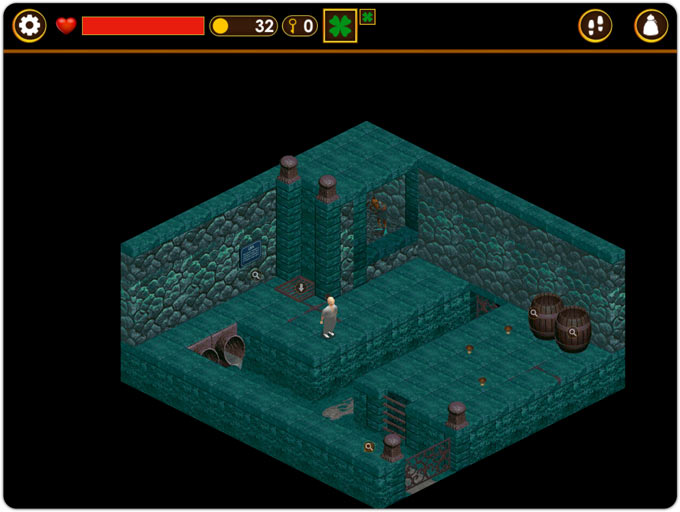Open the inventory bag
This screenshot has height=512, width=680.
point(651,26)
